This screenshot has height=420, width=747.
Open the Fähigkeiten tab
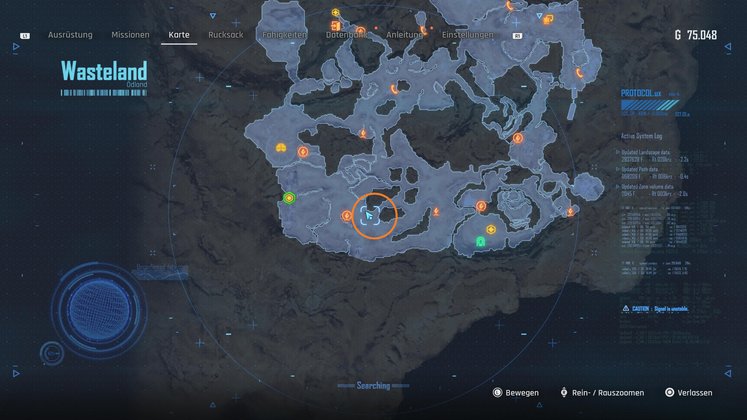click(284, 35)
